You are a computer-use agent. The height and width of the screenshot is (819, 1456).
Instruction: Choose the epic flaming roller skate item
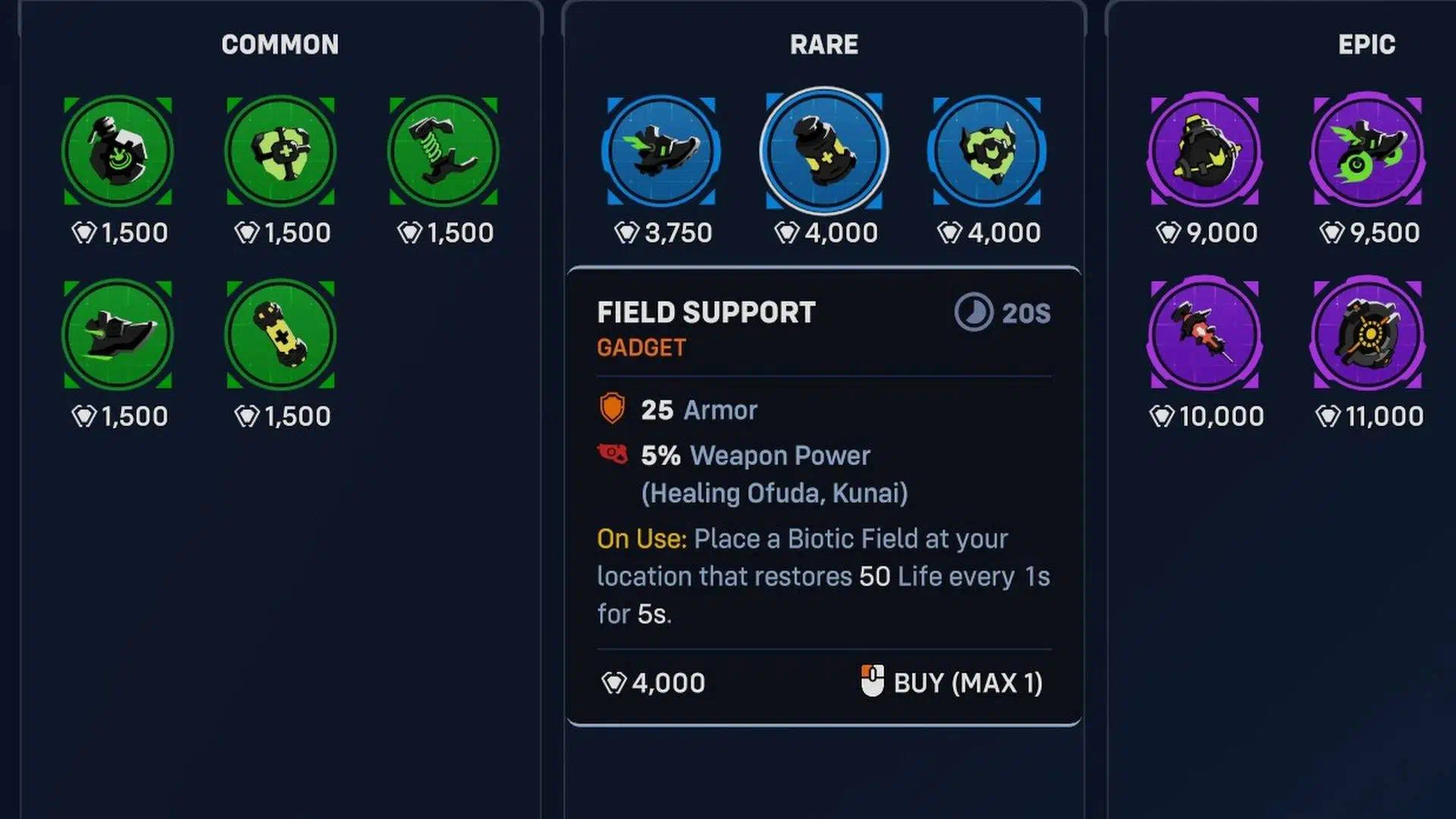point(1367,151)
